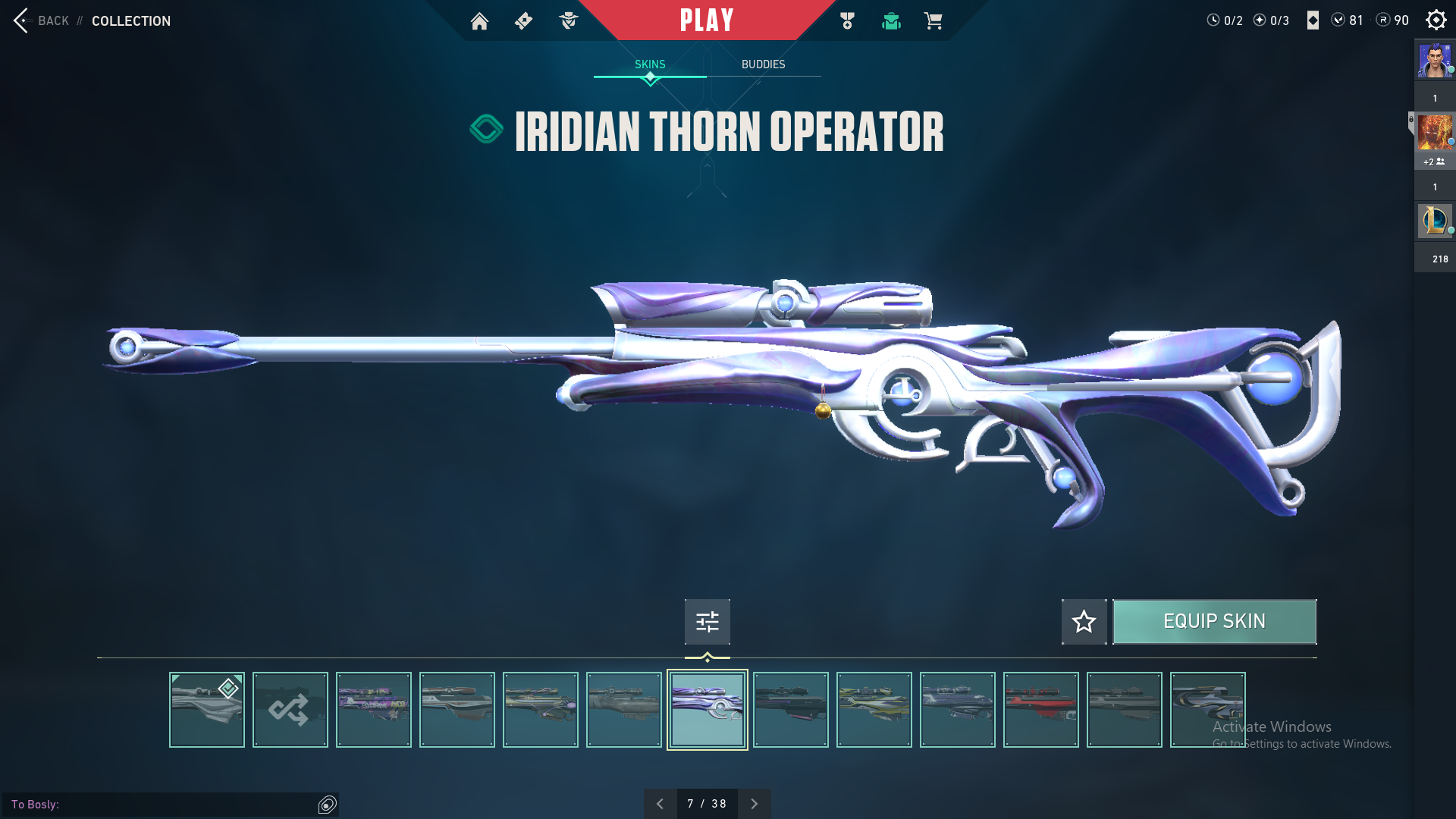Choose the red Operator skin thumbnail
The height and width of the screenshot is (819, 1456).
click(1040, 710)
